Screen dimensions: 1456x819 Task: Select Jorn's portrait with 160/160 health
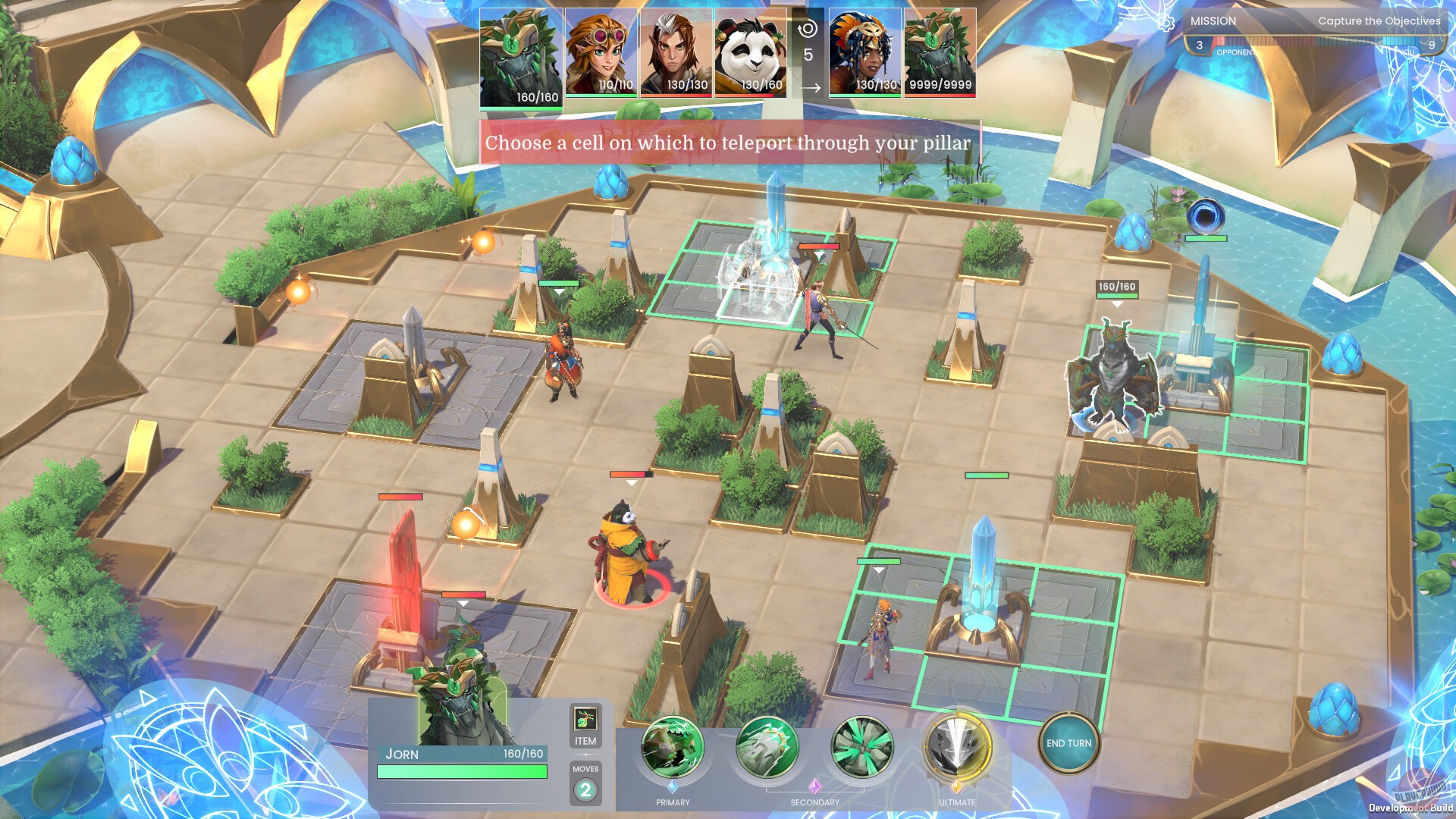520,57
